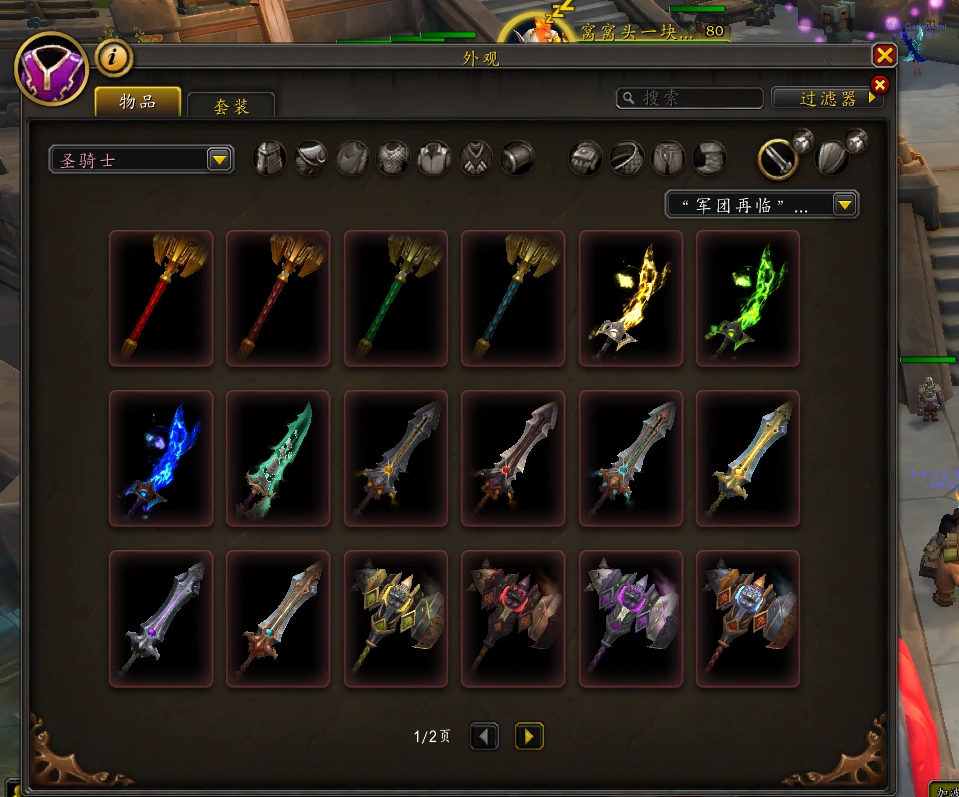Open the 过滤器 filter menu
This screenshot has width=959, height=797.
(829, 98)
